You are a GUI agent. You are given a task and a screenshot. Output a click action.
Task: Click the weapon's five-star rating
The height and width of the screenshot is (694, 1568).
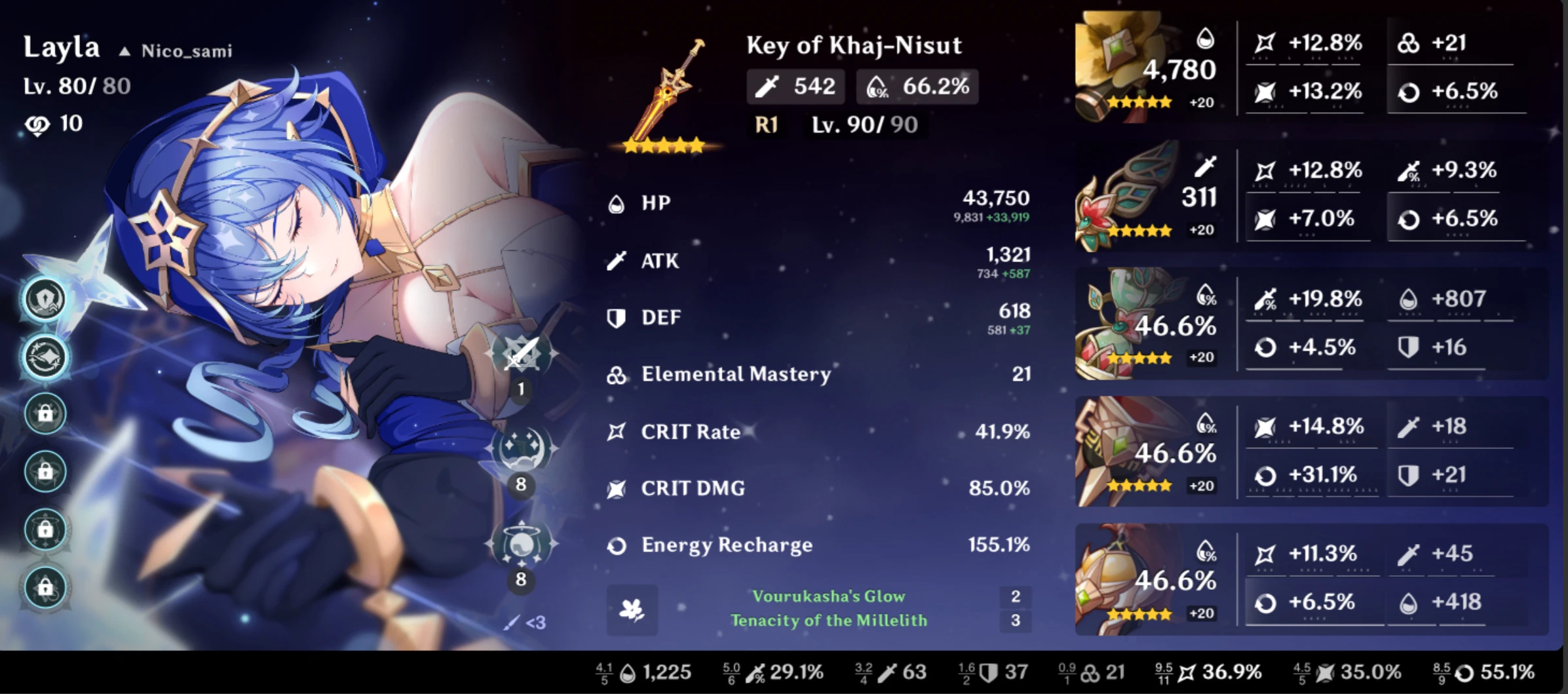[x=662, y=145]
